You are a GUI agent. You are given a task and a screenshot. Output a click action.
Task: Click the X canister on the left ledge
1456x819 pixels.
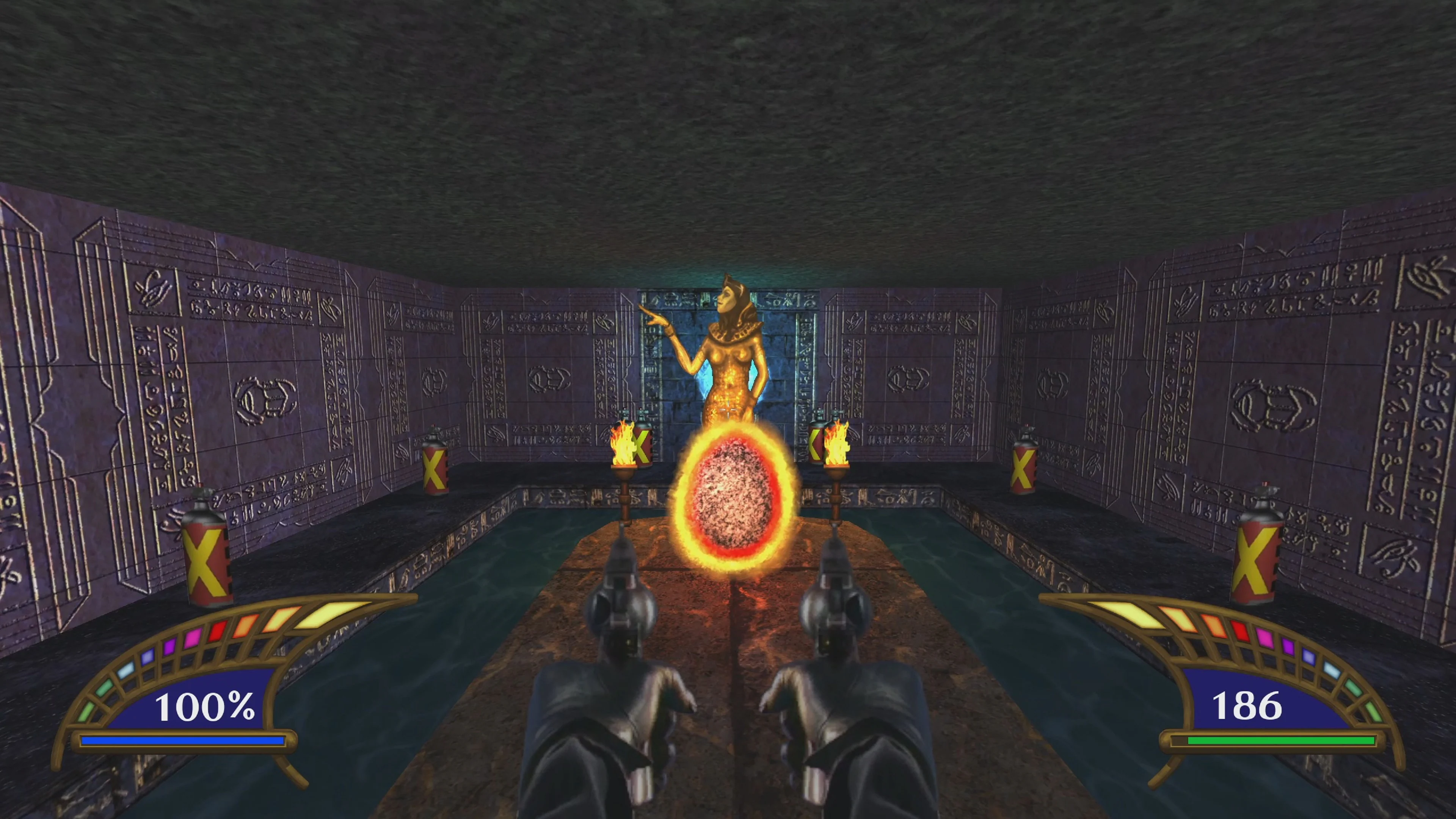click(435, 469)
